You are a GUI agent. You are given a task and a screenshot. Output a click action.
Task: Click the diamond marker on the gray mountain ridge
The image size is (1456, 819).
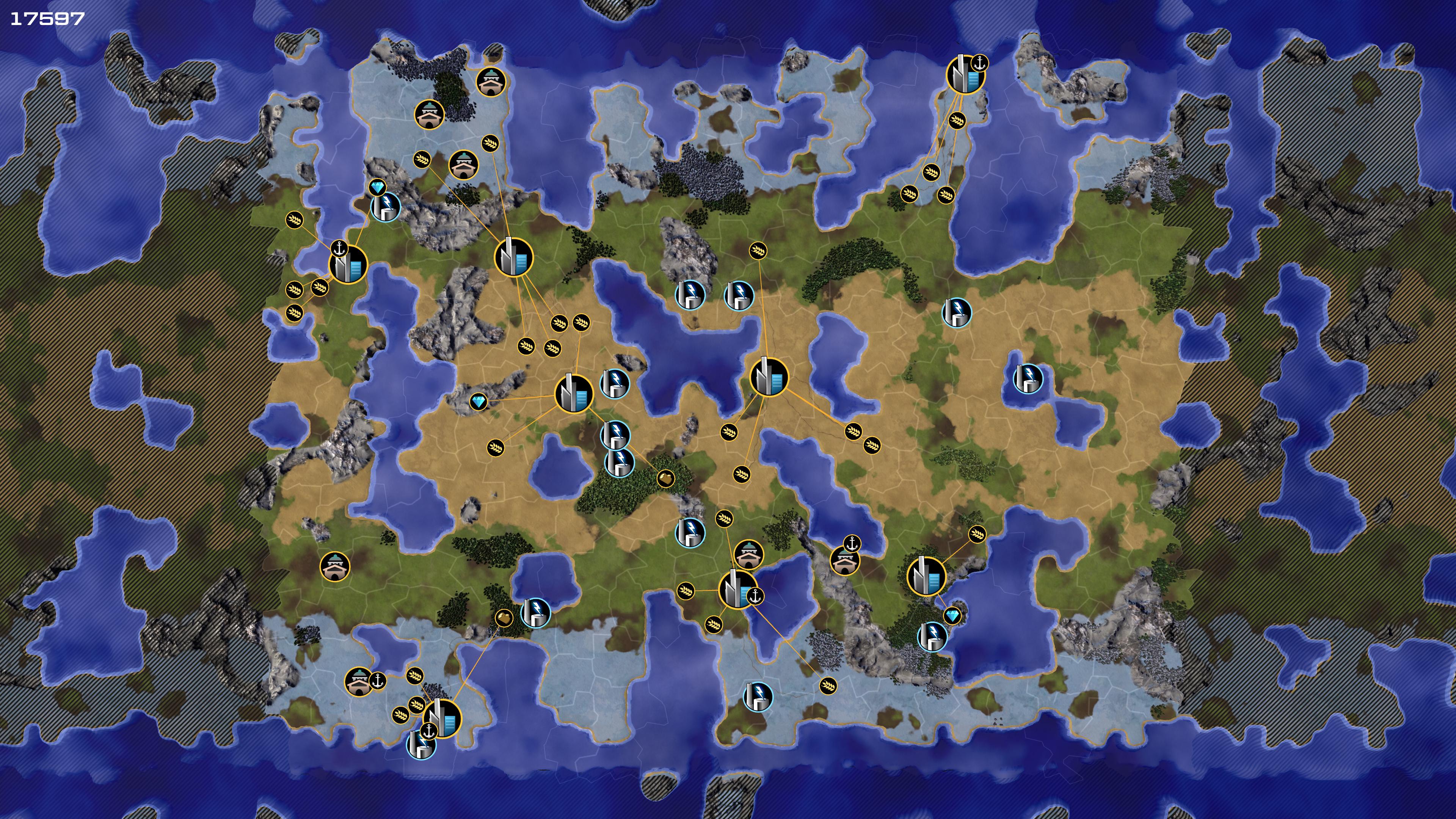click(x=478, y=402)
